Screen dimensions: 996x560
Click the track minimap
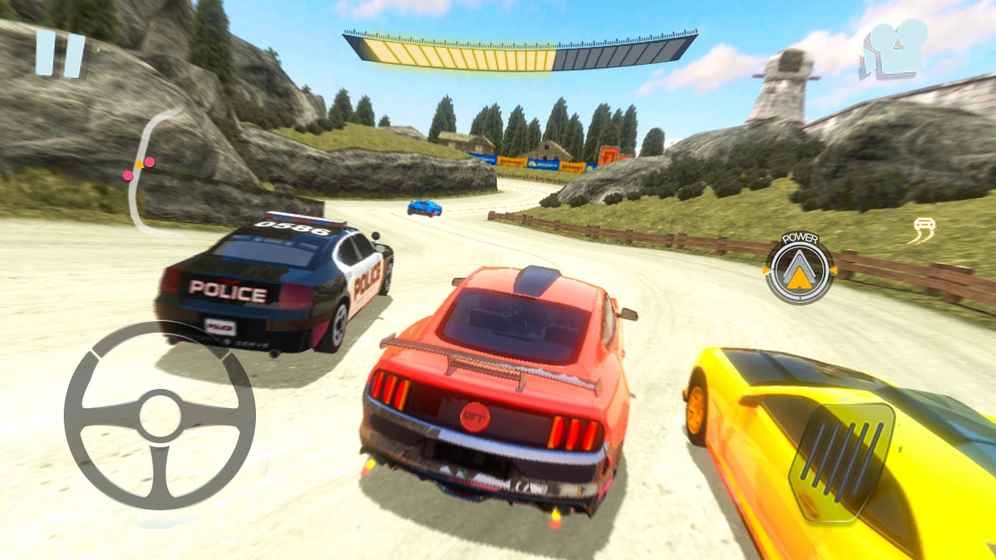147,172
